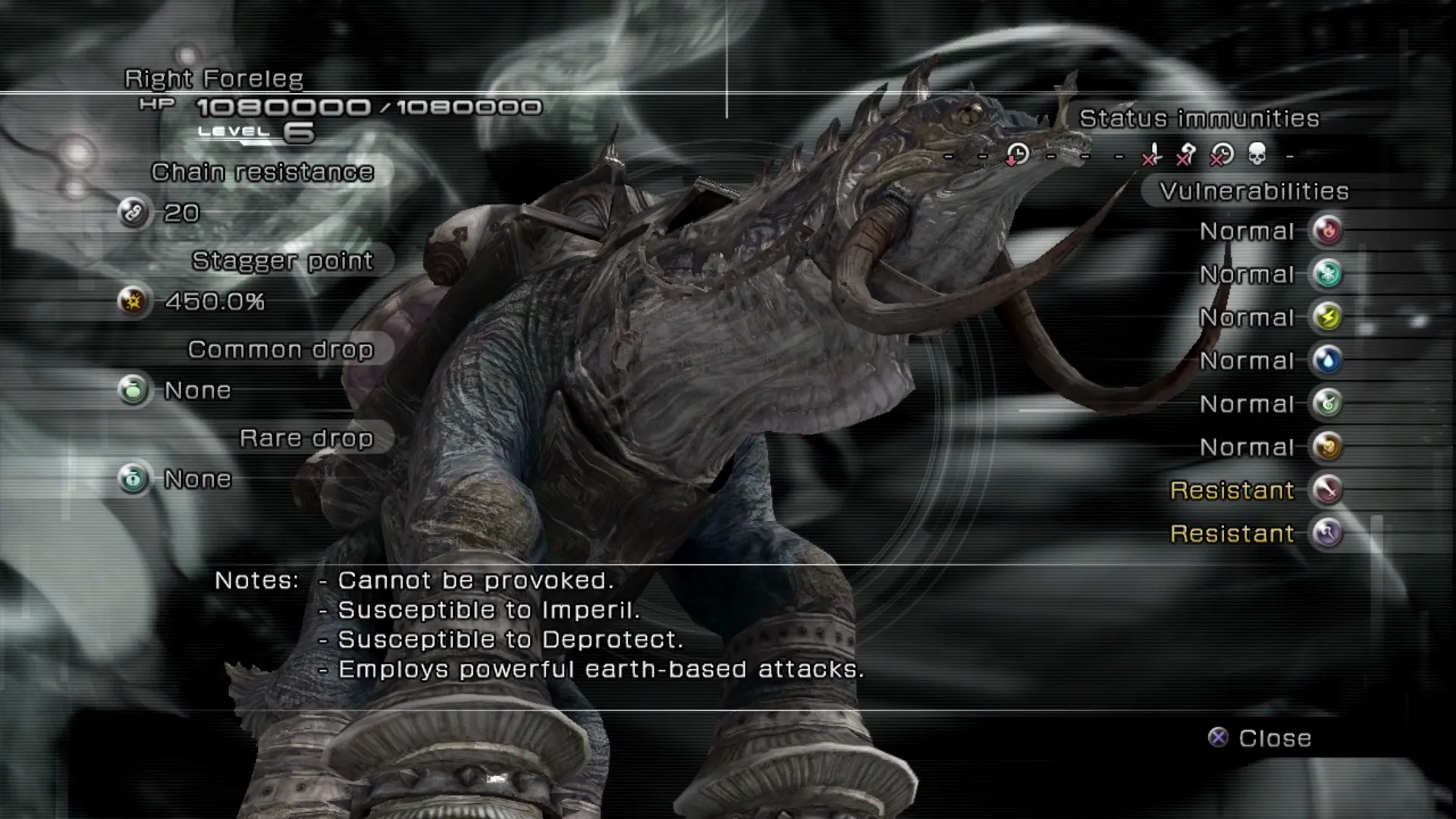Close the enemy intel screen
Viewport: 1456px width, 819px height.
pos(1260,738)
